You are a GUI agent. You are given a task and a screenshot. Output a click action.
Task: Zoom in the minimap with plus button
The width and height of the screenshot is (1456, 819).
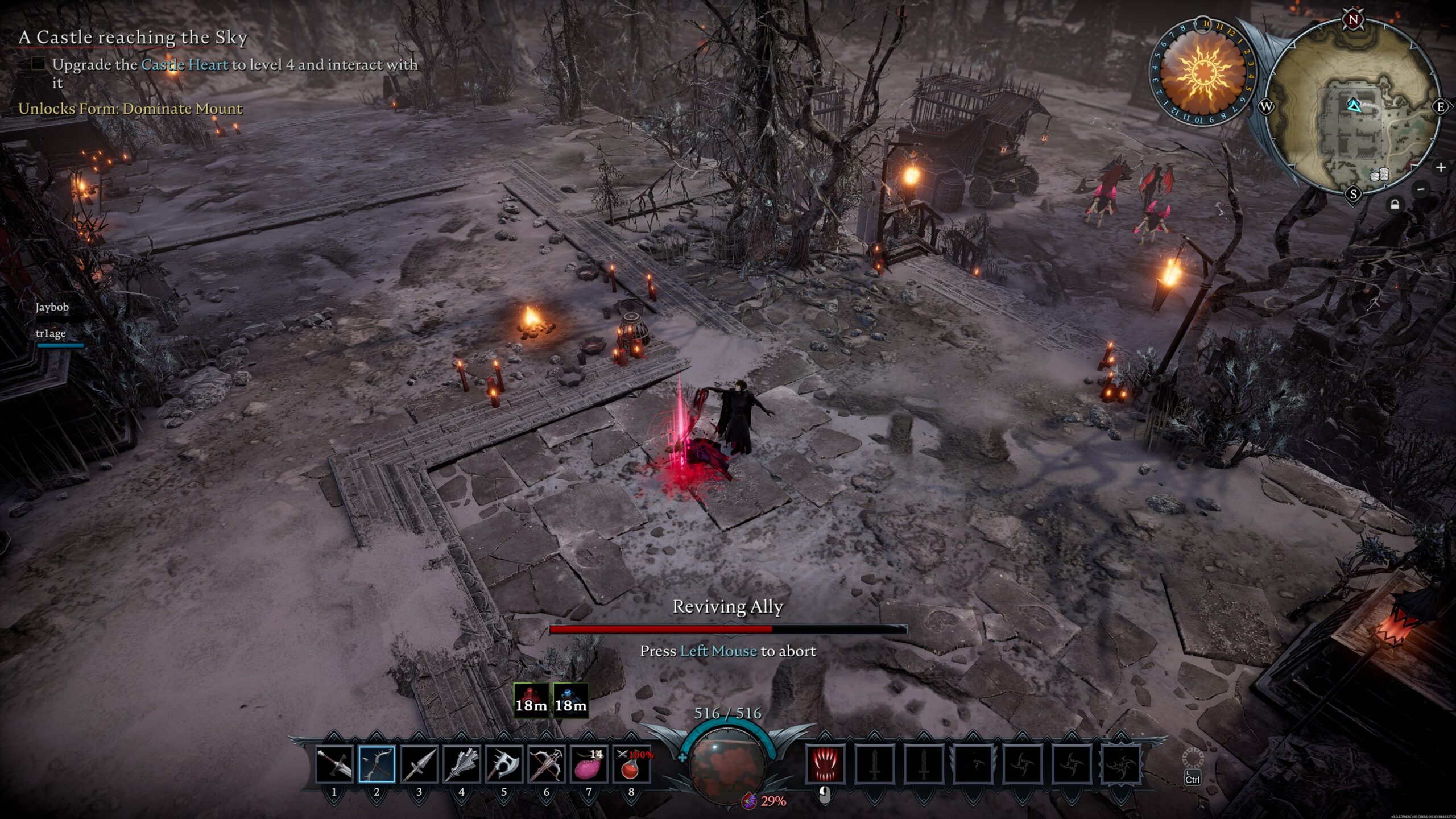pos(1441,167)
